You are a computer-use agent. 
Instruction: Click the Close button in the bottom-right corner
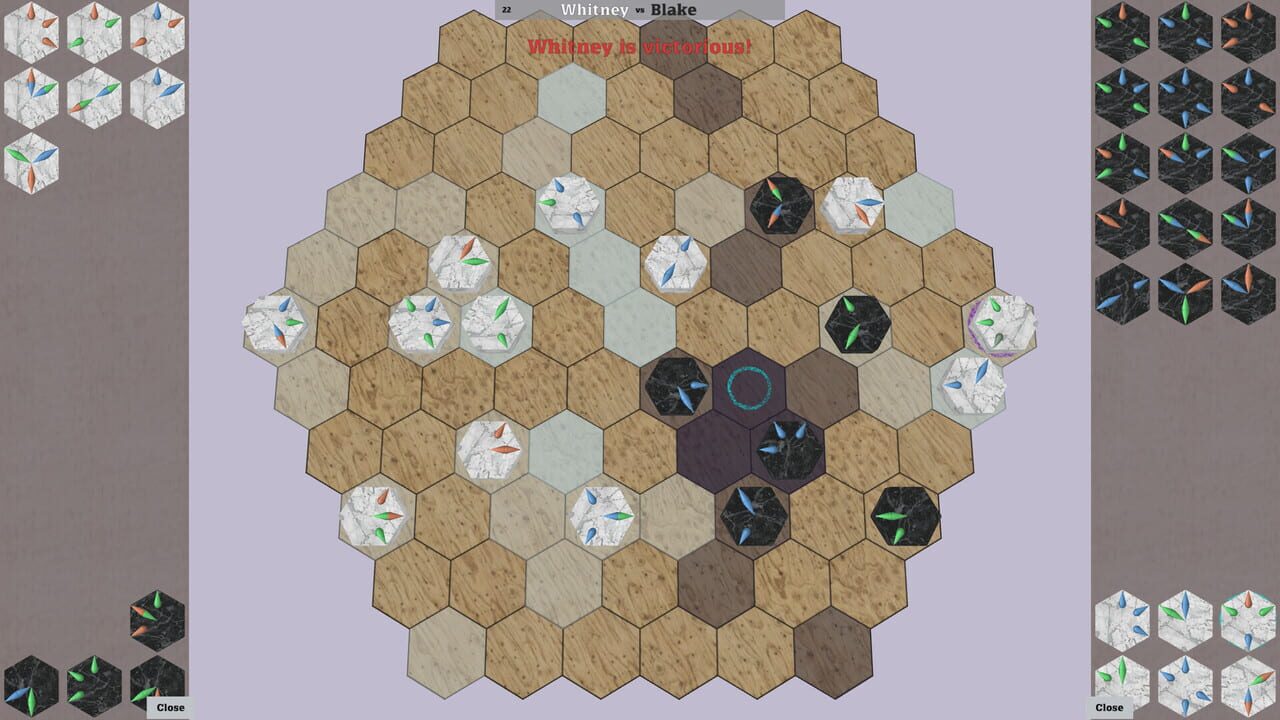(1109, 707)
